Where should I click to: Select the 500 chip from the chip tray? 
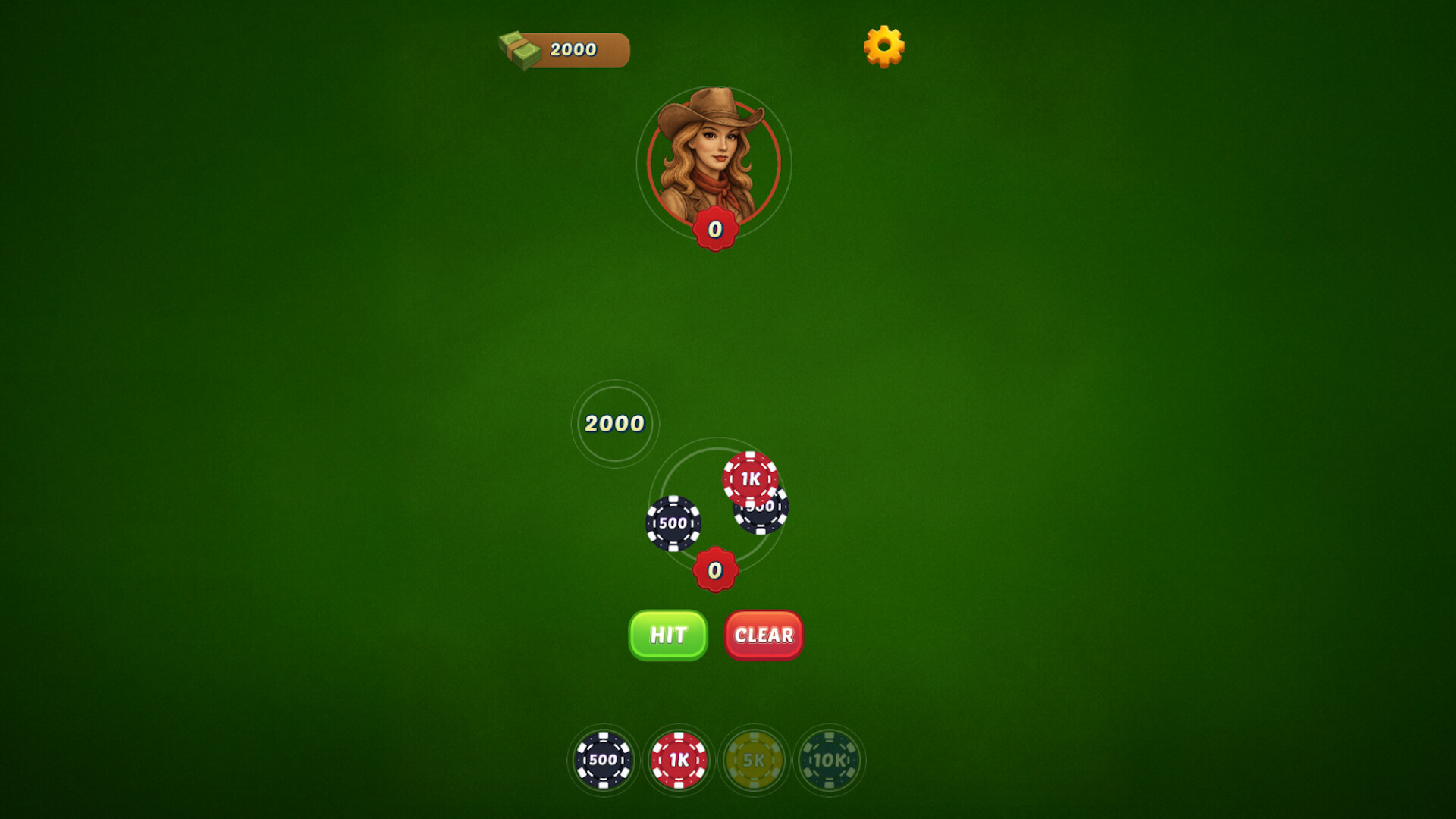pos(603,760)
